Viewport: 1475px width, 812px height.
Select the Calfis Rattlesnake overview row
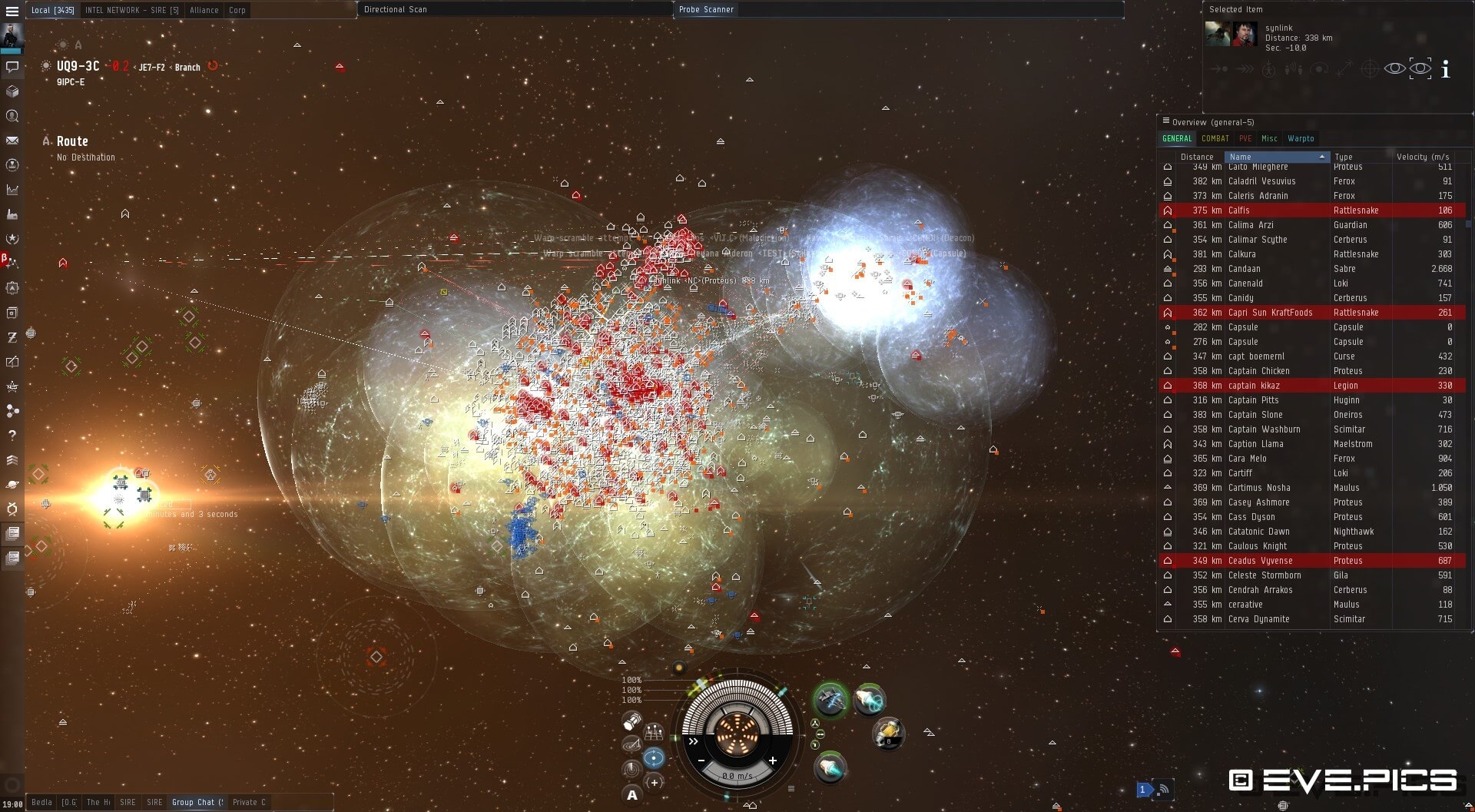point(1306,210)
